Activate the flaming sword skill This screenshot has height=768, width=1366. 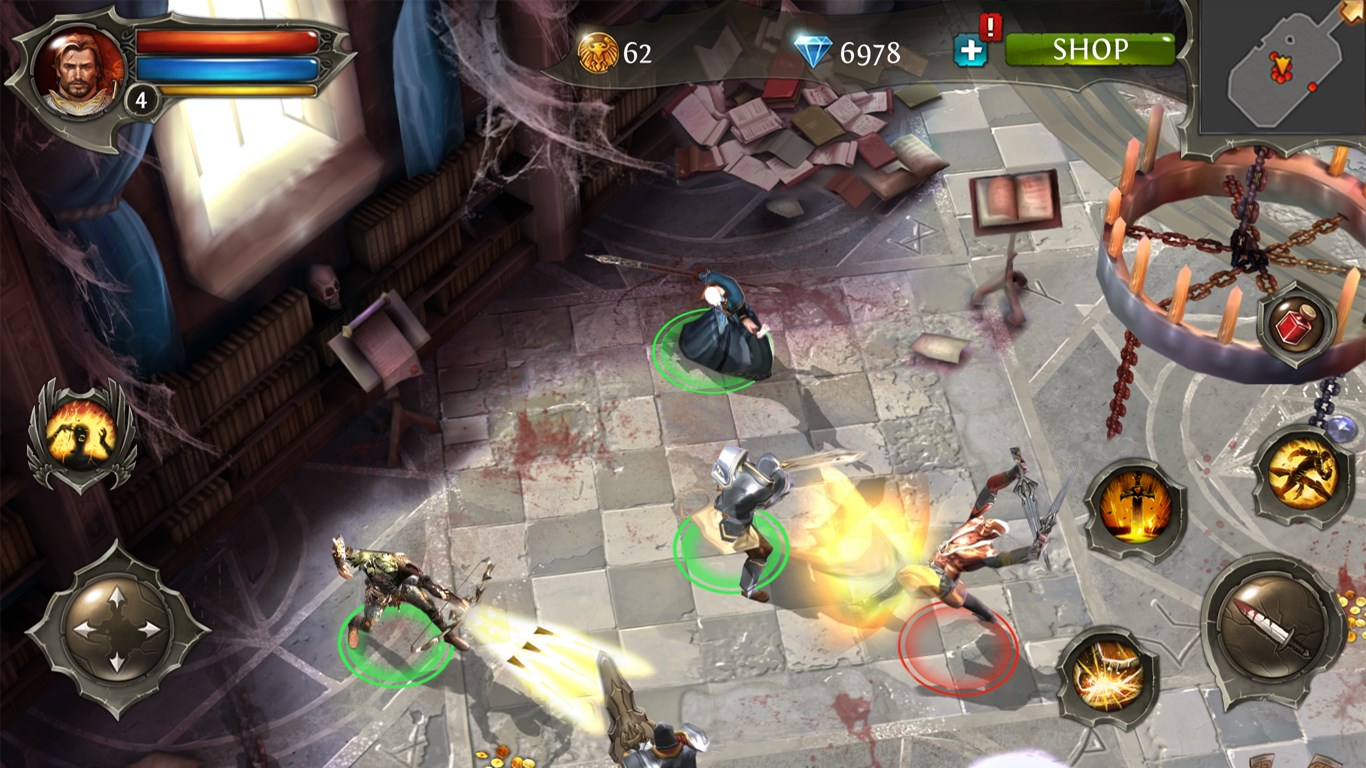[1134, 508]
